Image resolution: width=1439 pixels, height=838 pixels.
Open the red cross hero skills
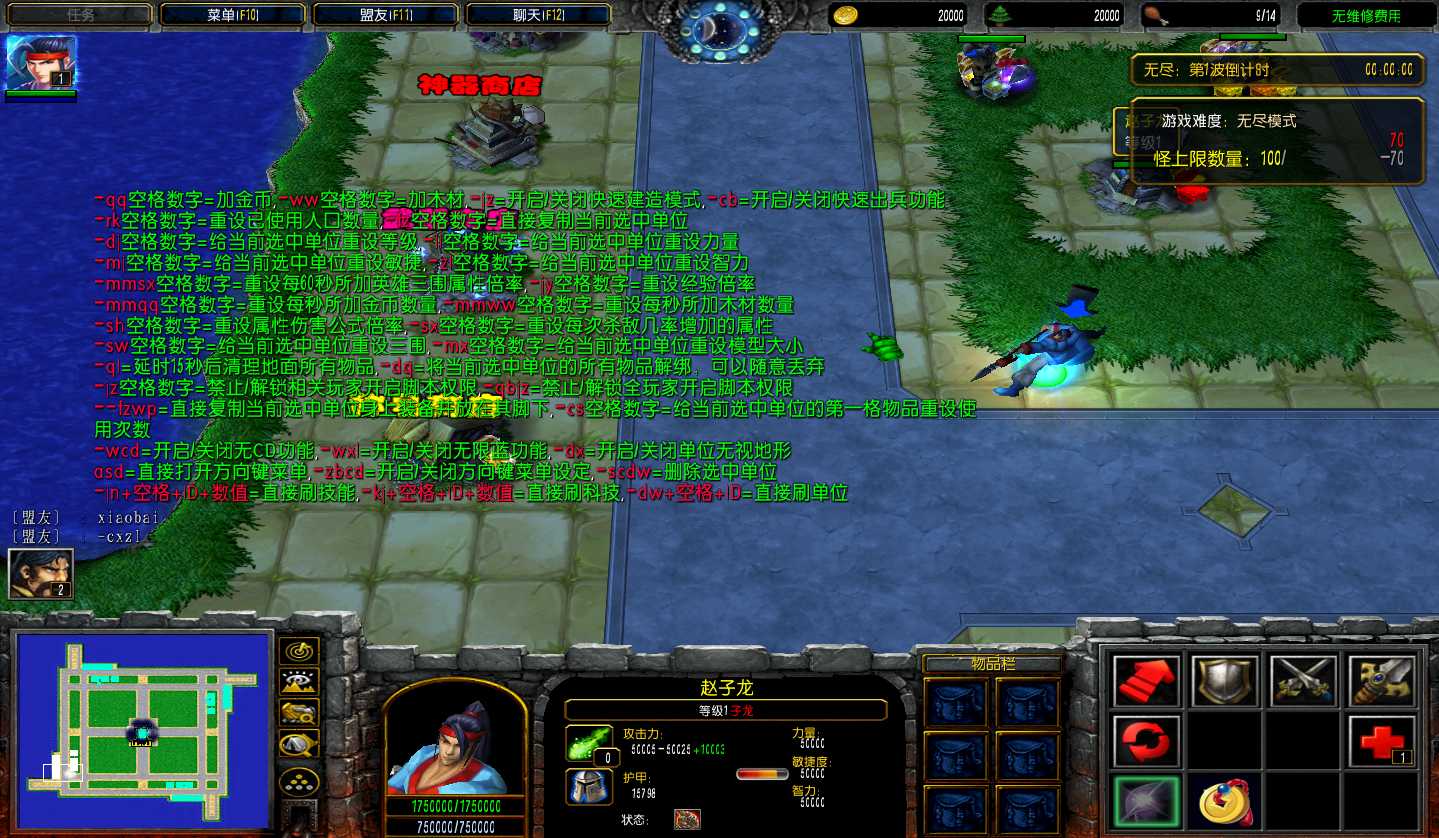click(x=1382, y=741)
